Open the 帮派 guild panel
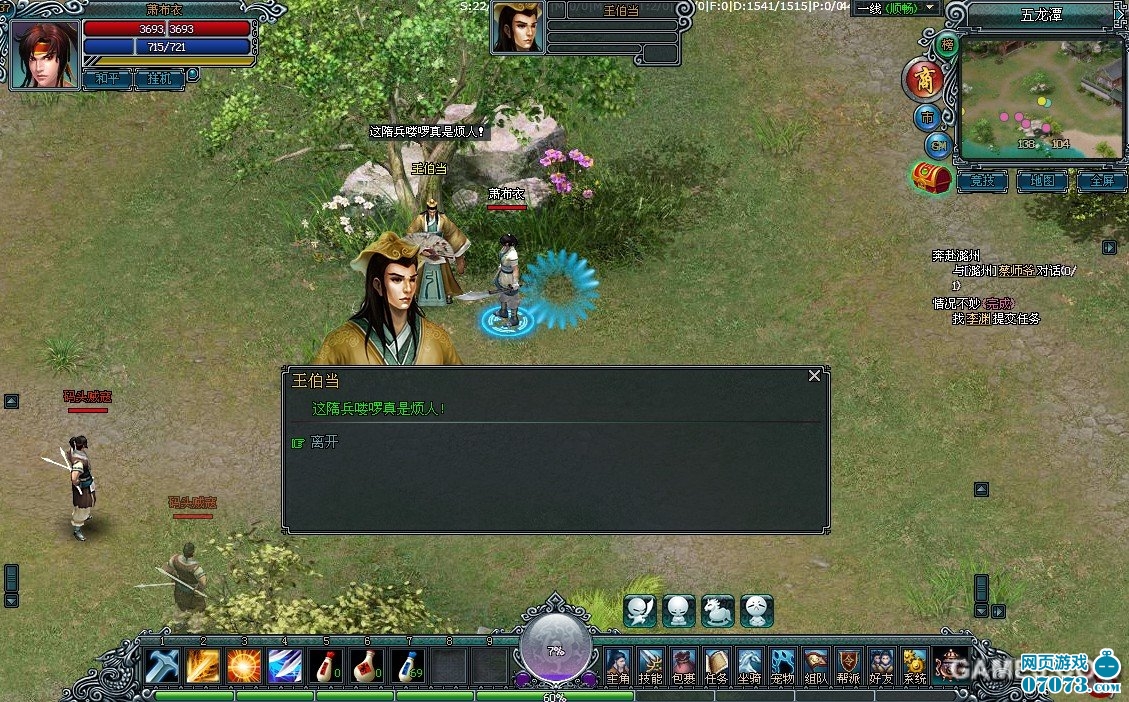This screenshot has height=702, width=1129. [849, 666]
